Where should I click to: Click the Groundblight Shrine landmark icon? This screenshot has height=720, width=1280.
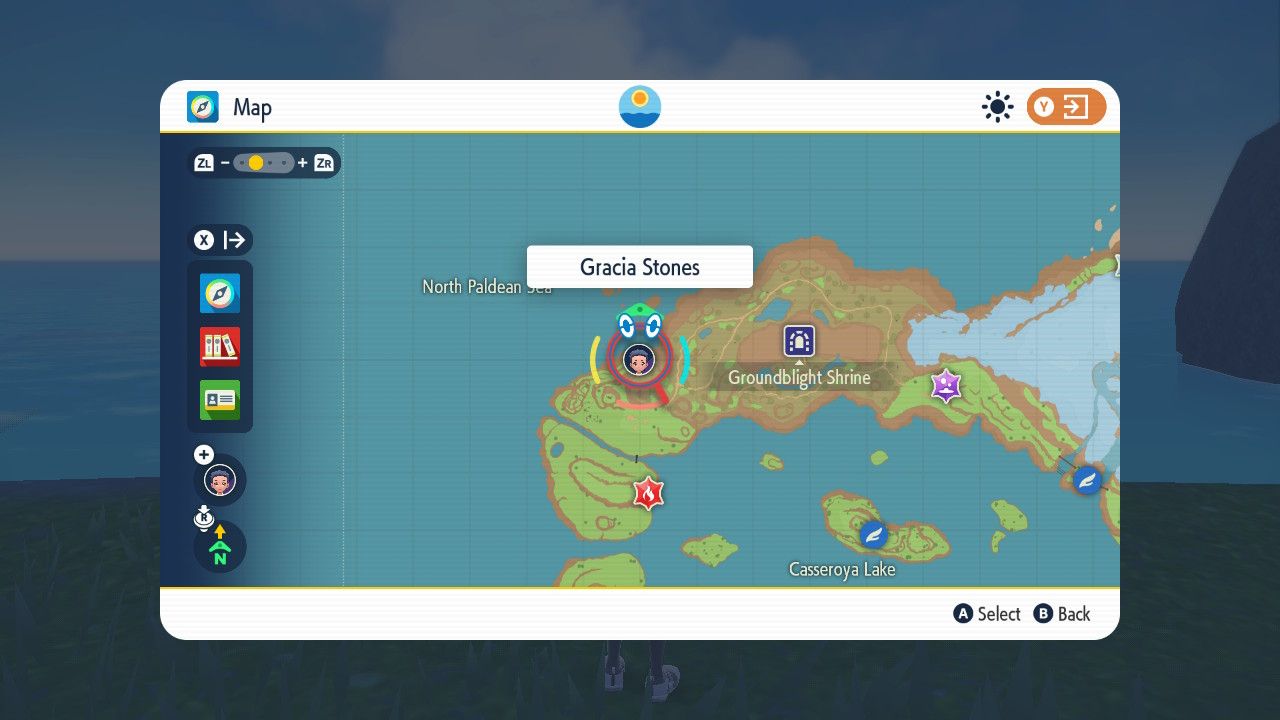[x=797, y=343]
